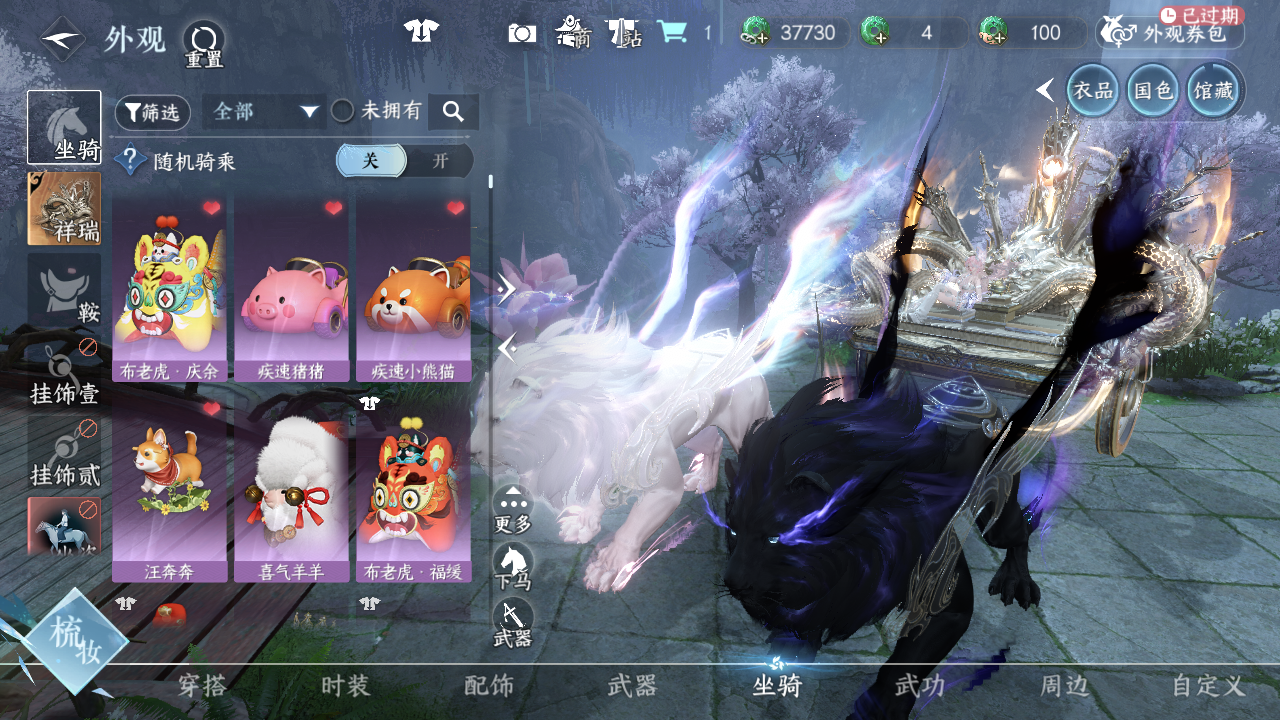Open the mount search magnifier

(x=453, y=112)
